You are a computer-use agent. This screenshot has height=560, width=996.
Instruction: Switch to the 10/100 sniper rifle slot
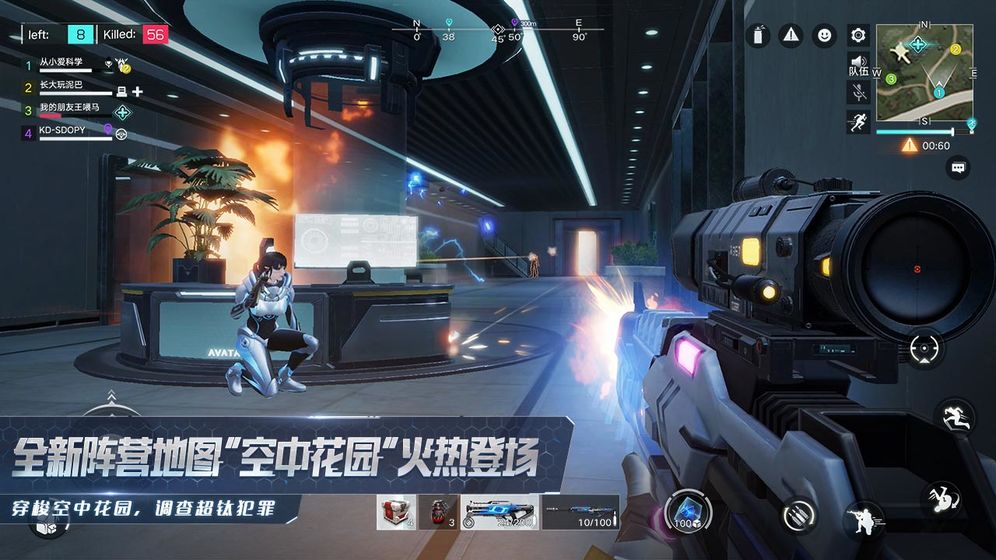coord(580,512)
